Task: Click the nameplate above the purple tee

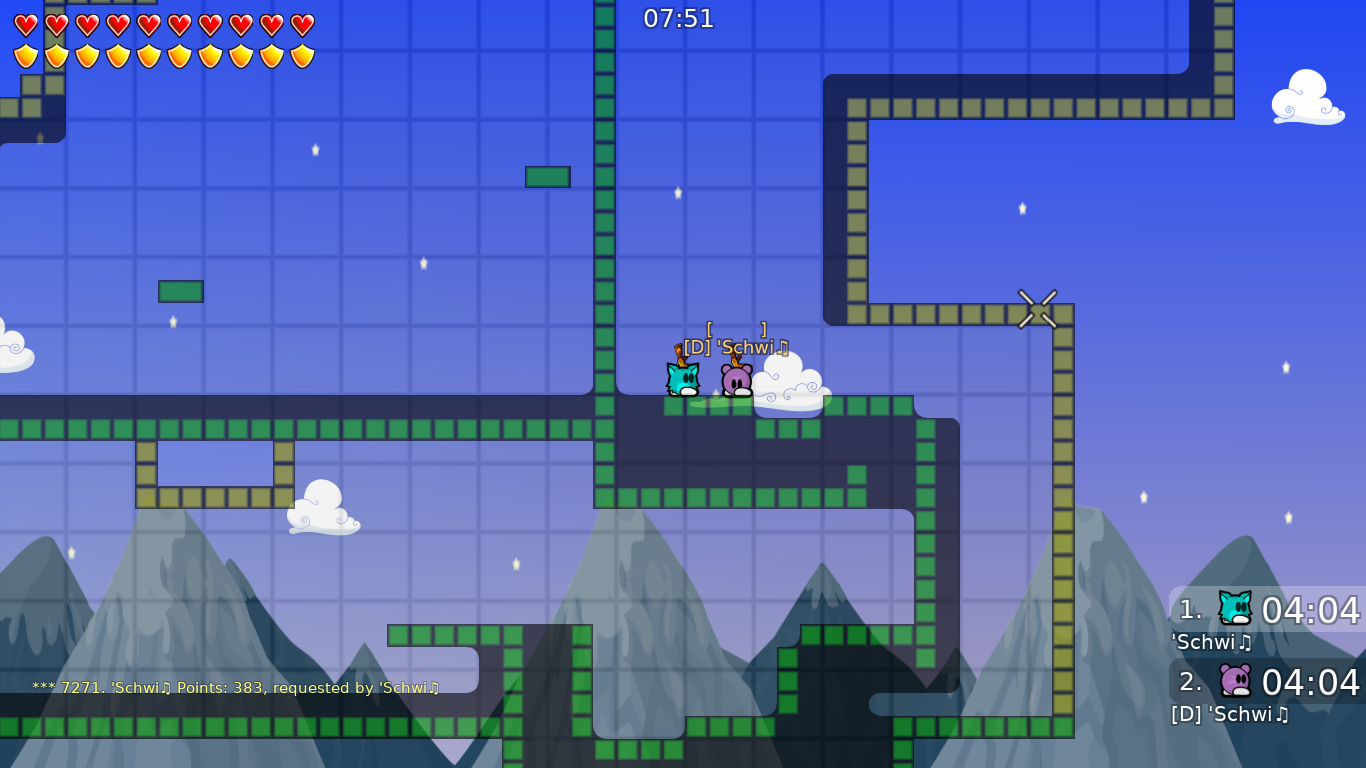Action: point(737,348)
